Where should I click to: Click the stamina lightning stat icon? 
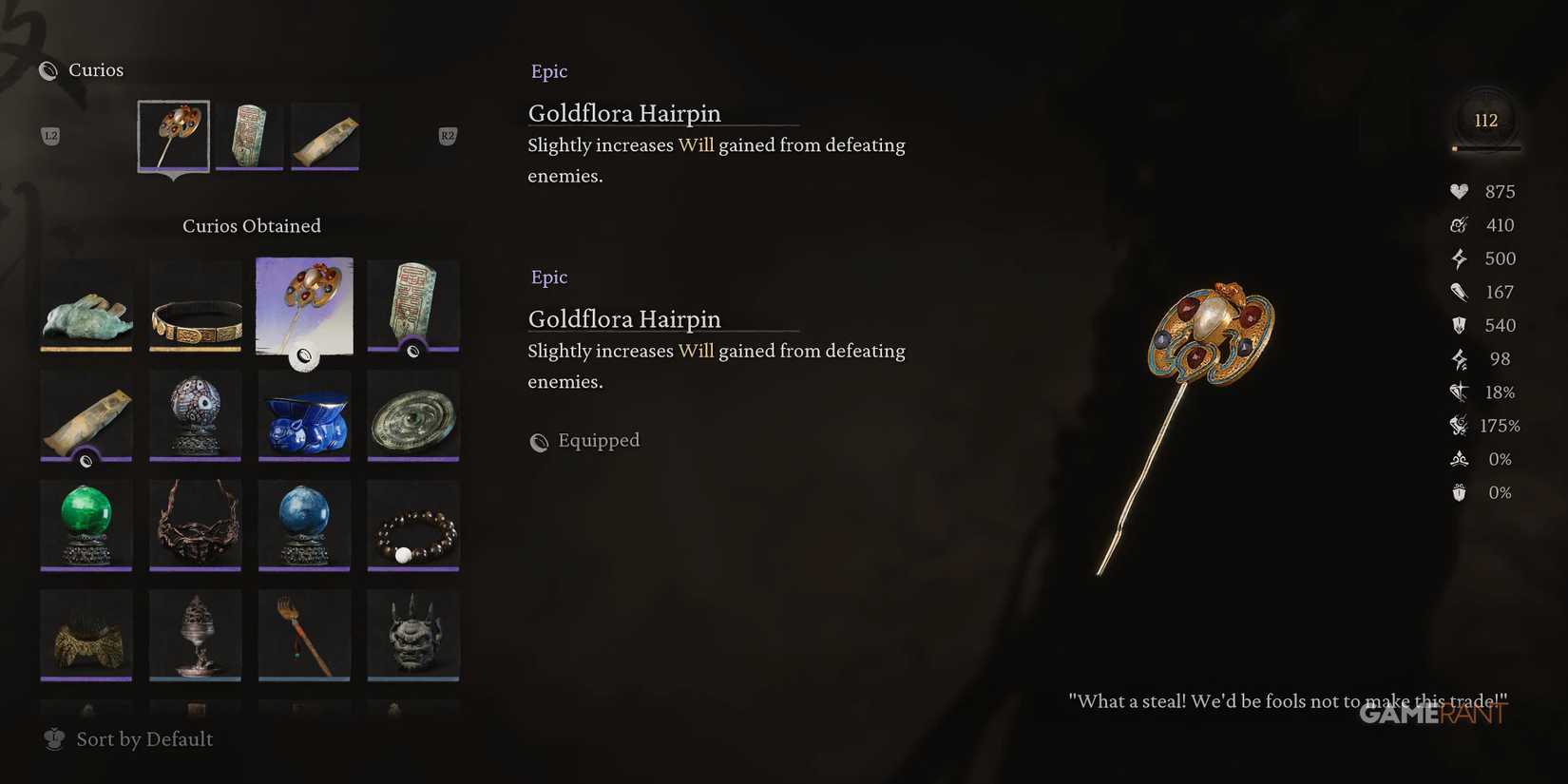point(1461,258)
